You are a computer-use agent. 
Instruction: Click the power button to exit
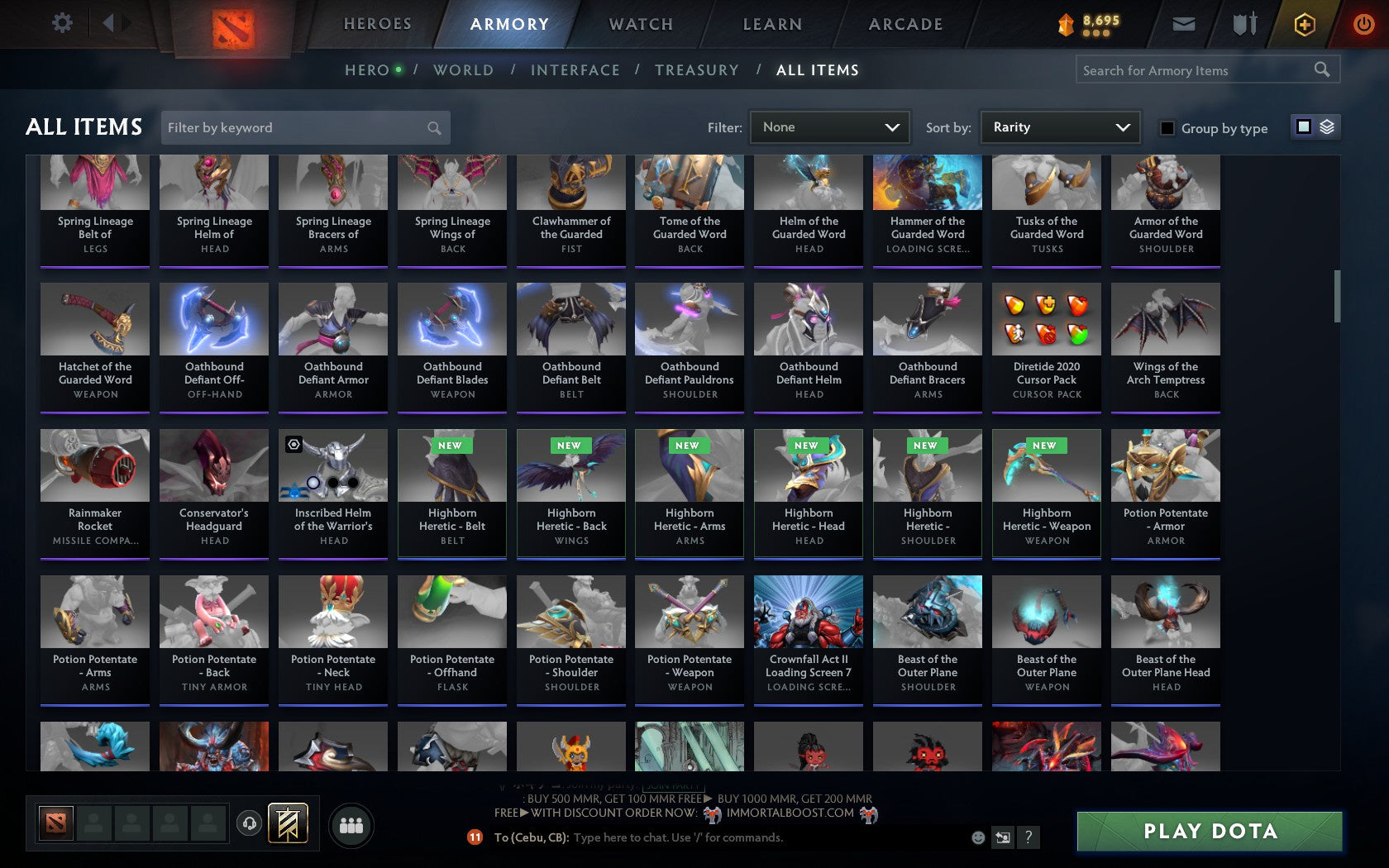(x=1365, y=23)
